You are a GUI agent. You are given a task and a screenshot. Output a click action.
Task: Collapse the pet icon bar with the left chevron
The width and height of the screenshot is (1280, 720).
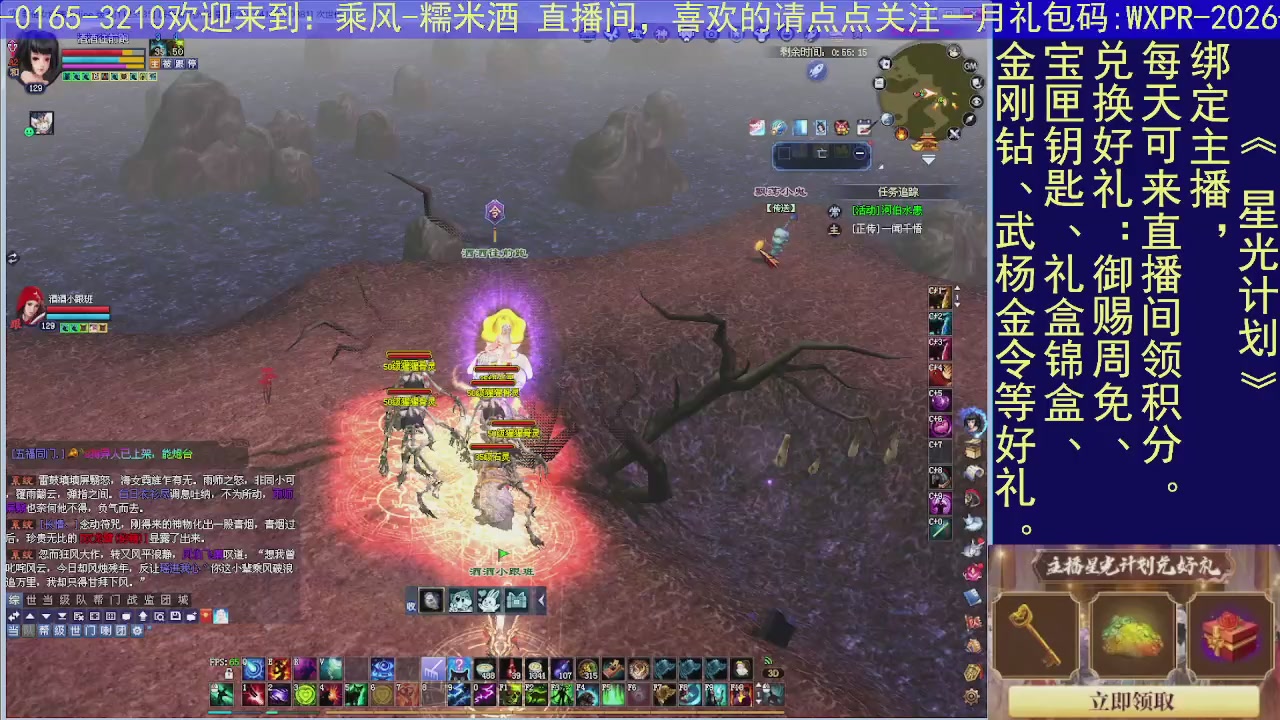pyautogui.click(x=541, y=600)
